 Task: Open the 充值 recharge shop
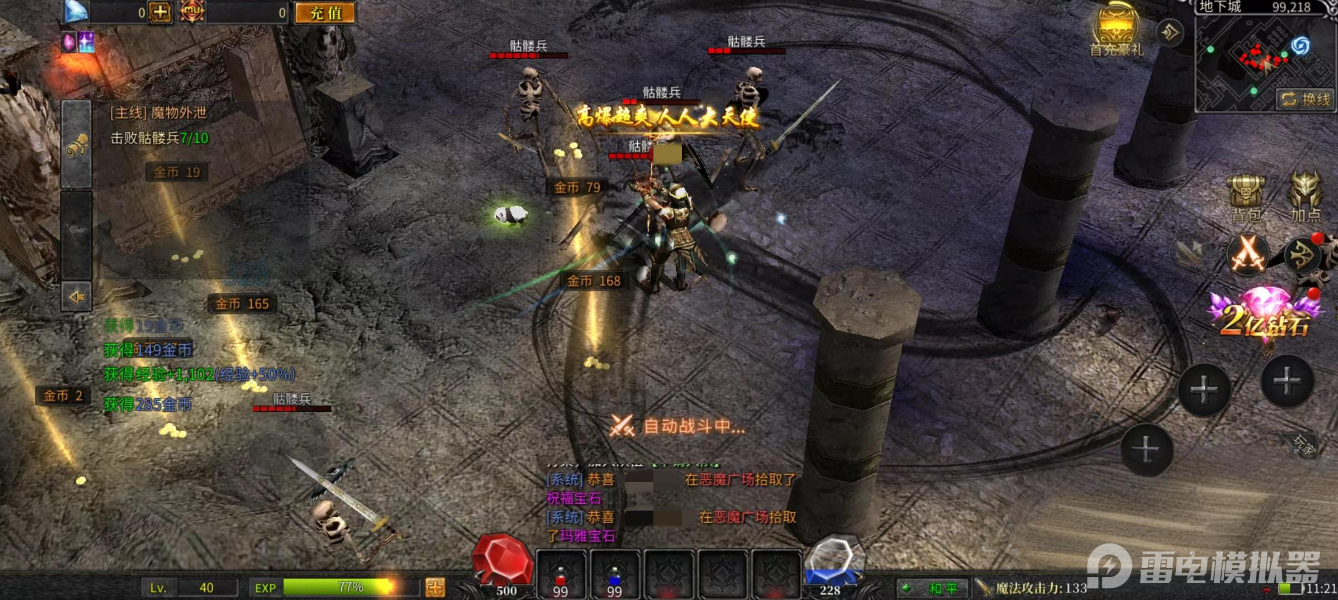click(x=325, y=13)
